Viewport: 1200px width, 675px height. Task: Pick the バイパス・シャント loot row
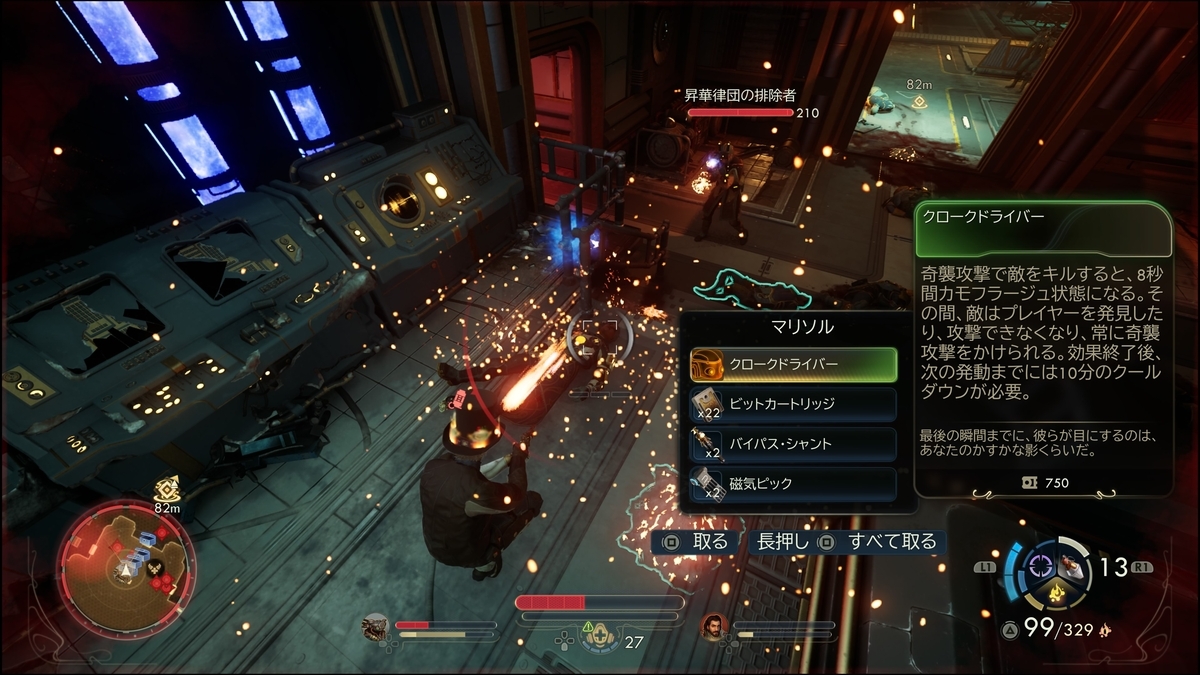click(x=793, y=444)
